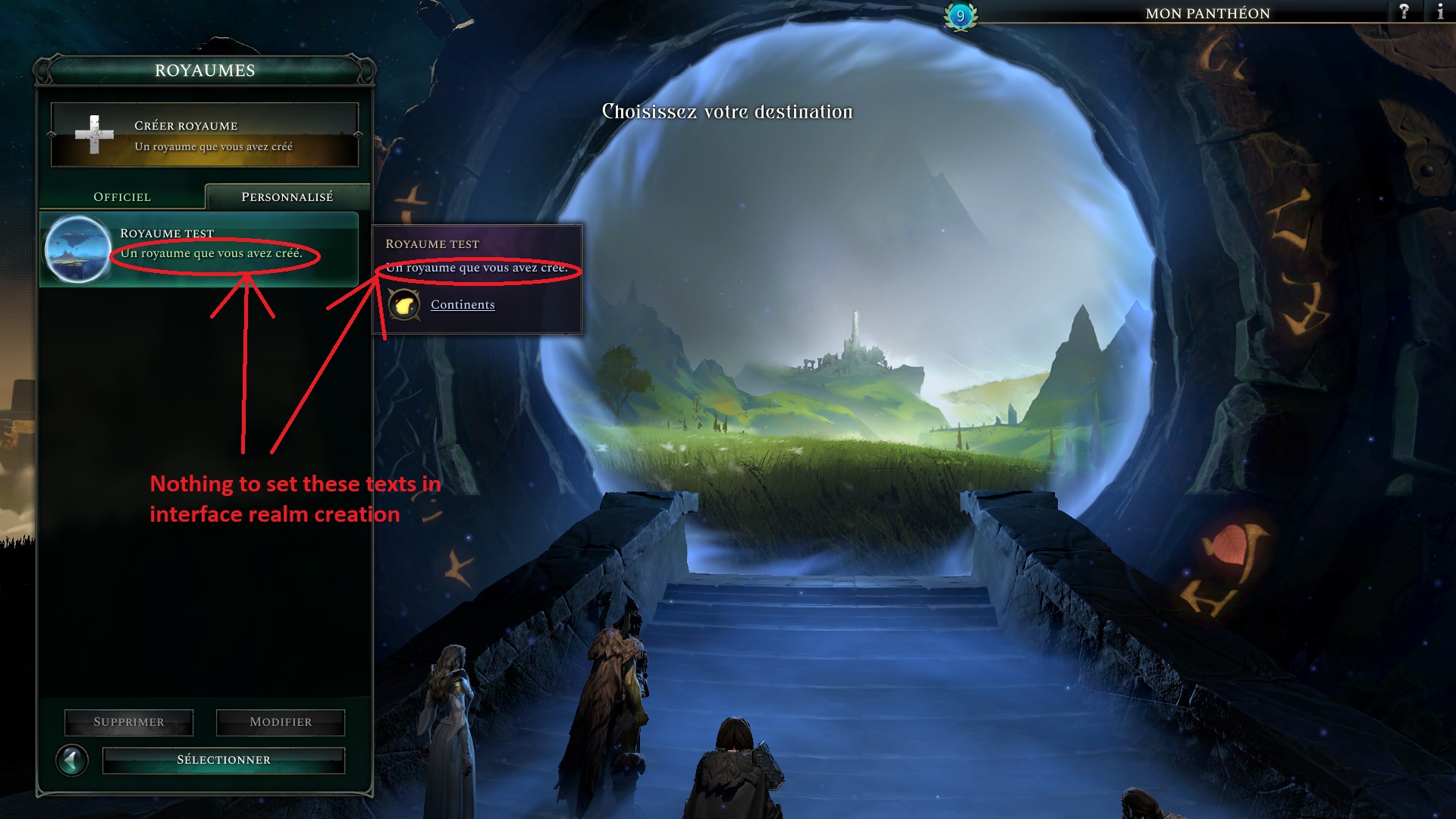Click the info icon in top right corner
Viewport: 1456px width, 819px height.
pyautogui.click(x=1441, y=12)
